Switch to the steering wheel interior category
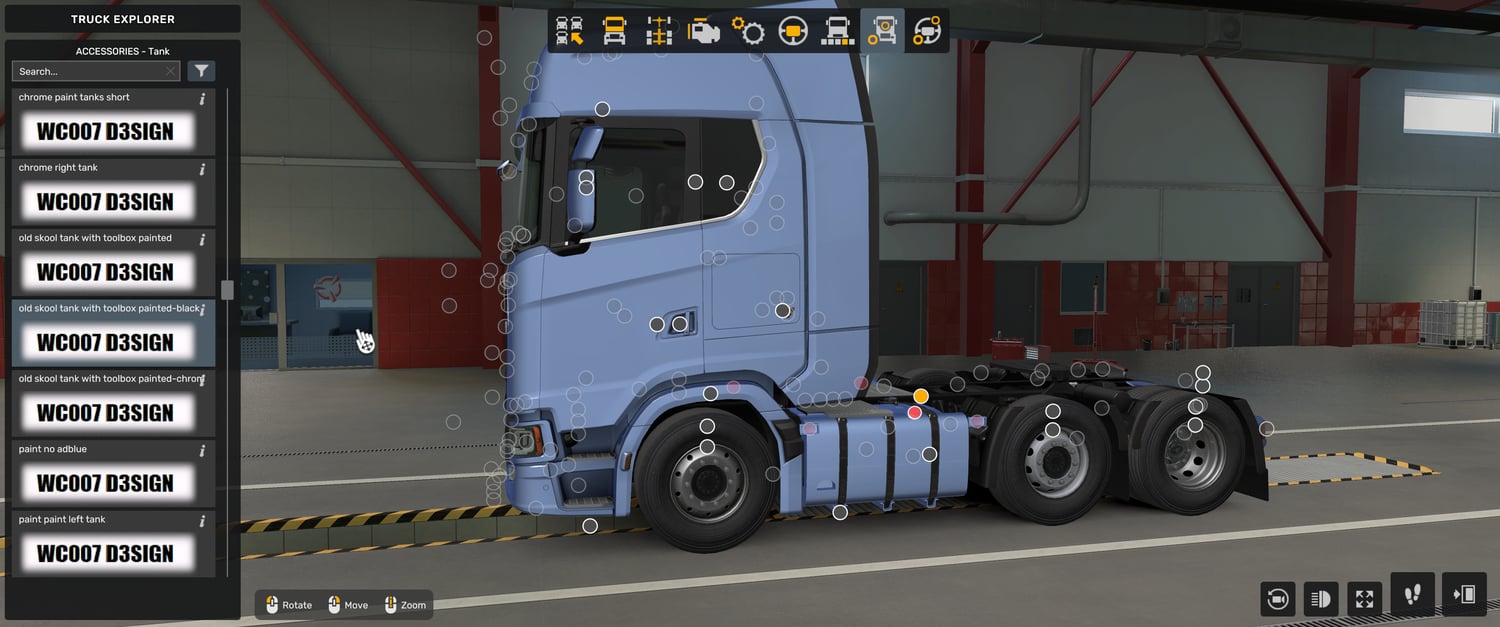The image size is (1500, 627). (793, 31)
